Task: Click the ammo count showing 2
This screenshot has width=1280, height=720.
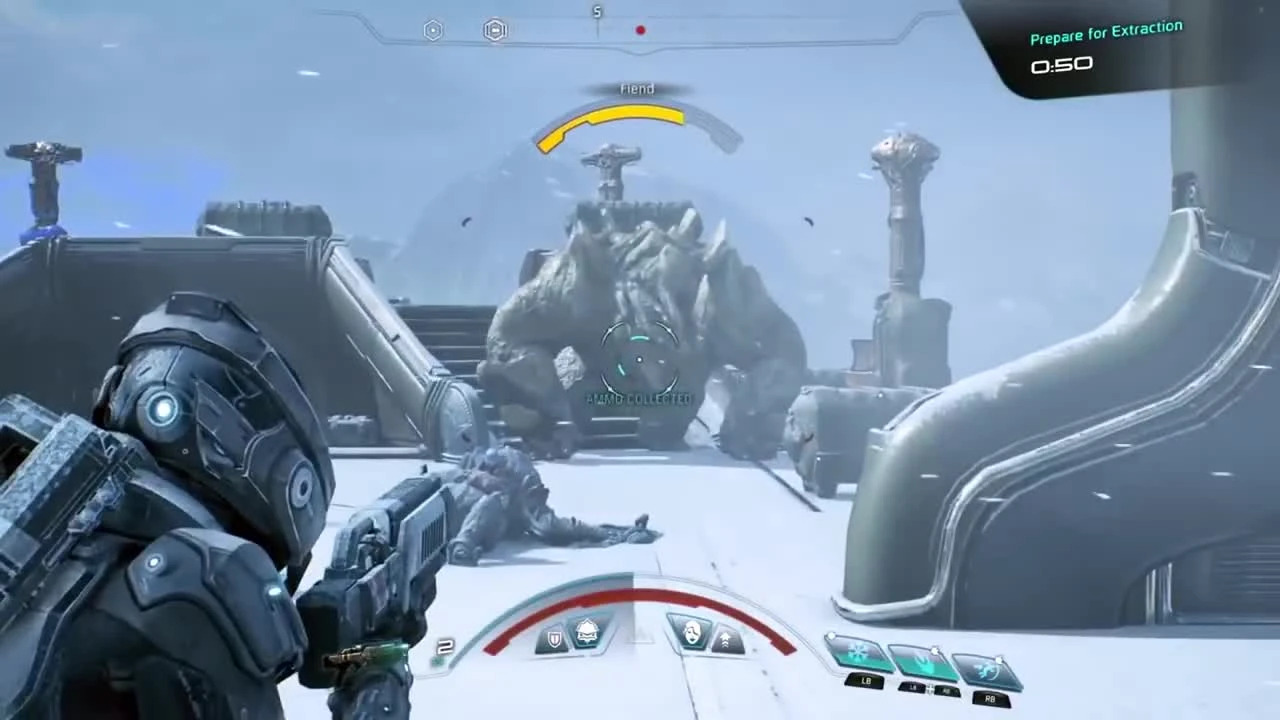Action: coord(446,647)
